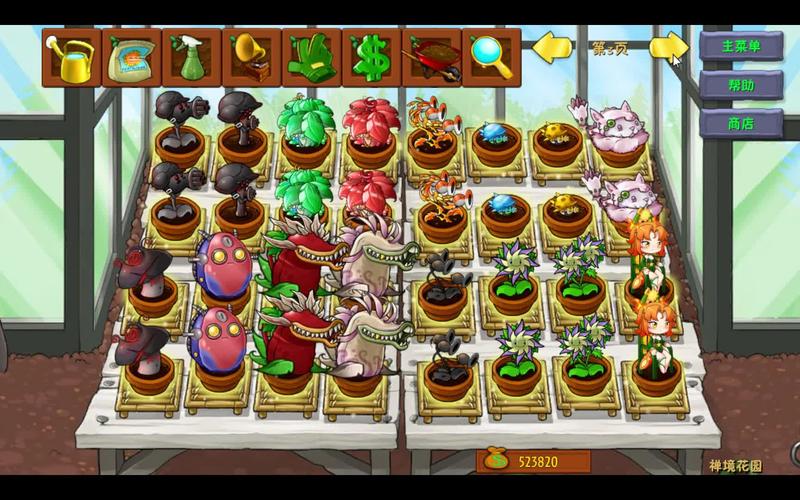This screenshot has width=800, height=500.
Task: Equip the green gardening glove
Action: point(311,58)
